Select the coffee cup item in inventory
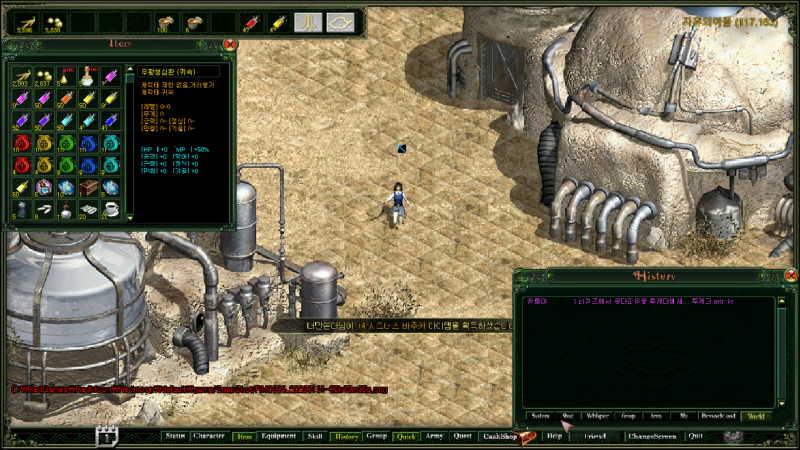The width and height of the screenshot is (800, 450). pos(110,209)
